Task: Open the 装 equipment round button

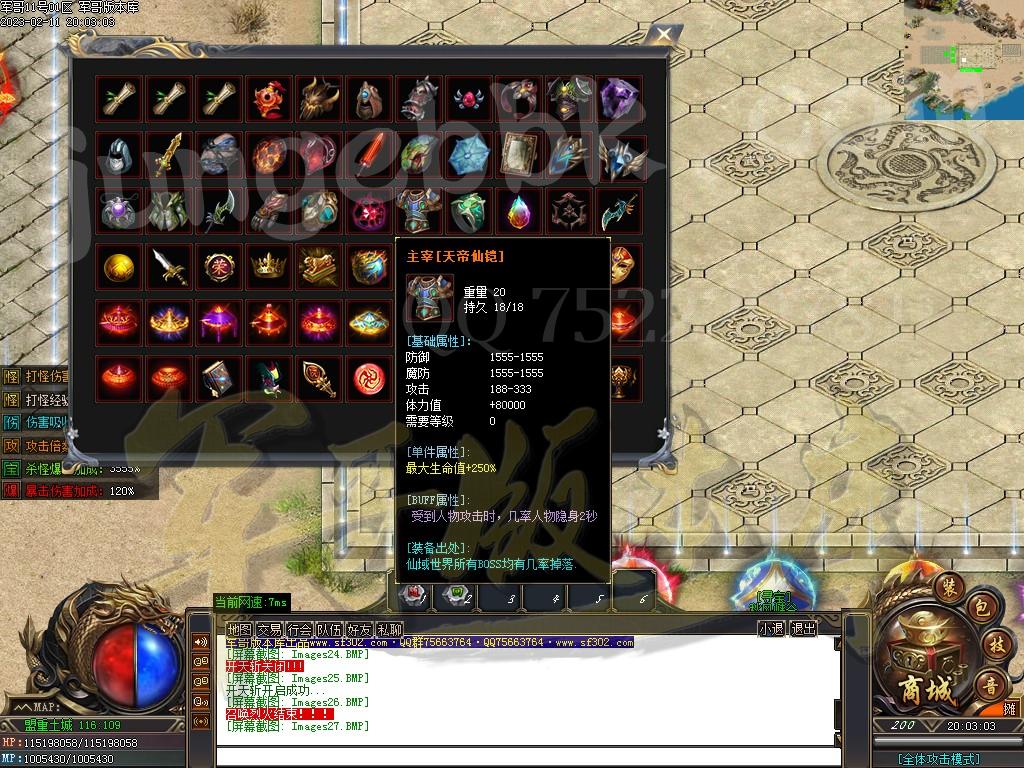Action: coord(949,588)
